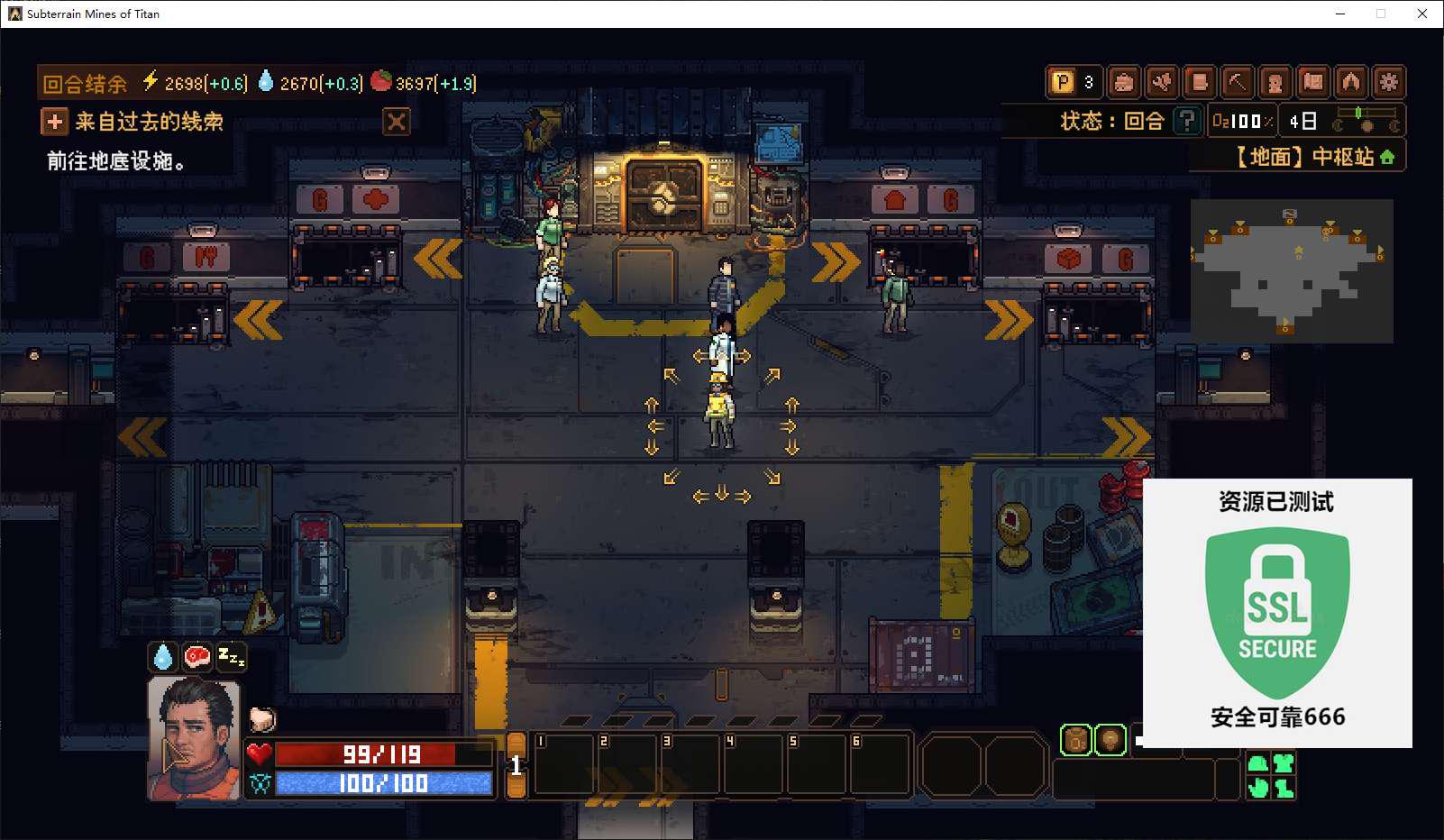Expand the 来自过去的线索 quest with plus
Image resolution: width=1444 pixels, height=840 pixels.
tap(54, 122)
